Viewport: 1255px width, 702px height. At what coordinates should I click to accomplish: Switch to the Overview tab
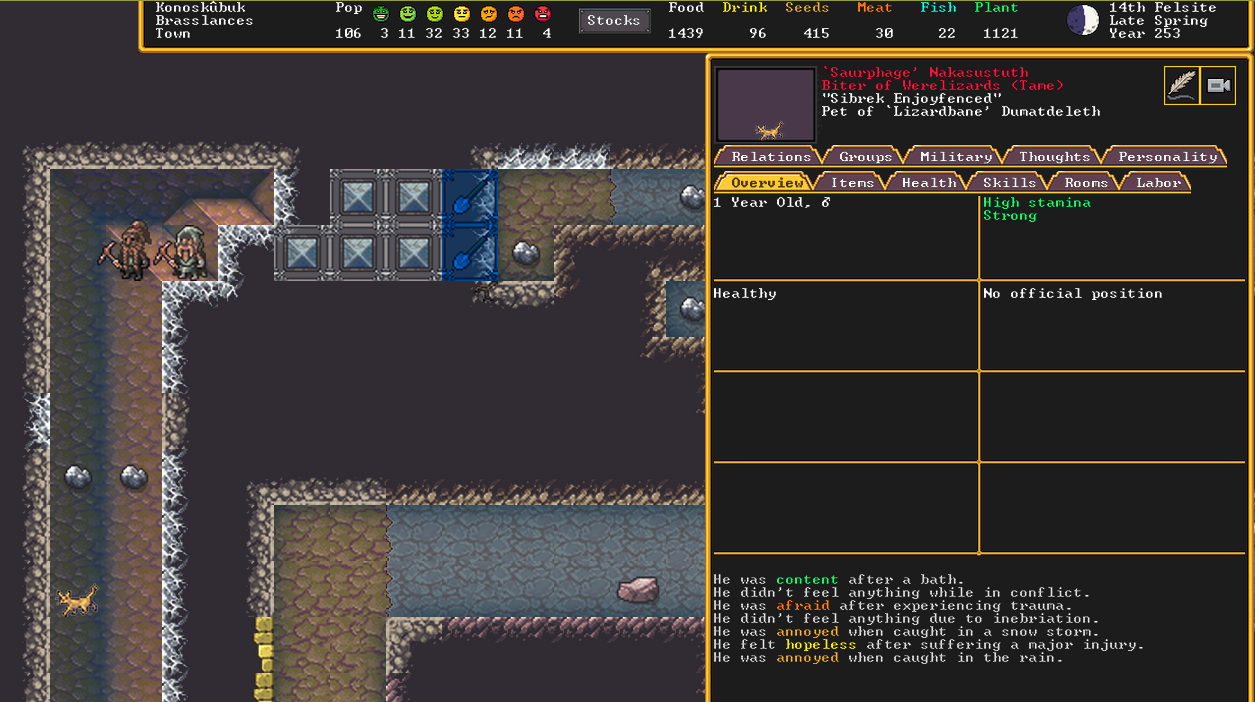click(x=766, y=183)
